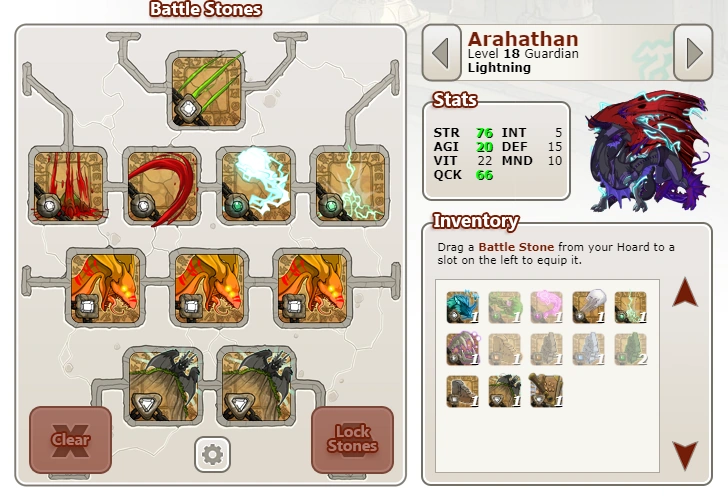Pick the white jellyfish stone in inventory
The width and height of the screenshot is (728, 496).
click(588, 307)
